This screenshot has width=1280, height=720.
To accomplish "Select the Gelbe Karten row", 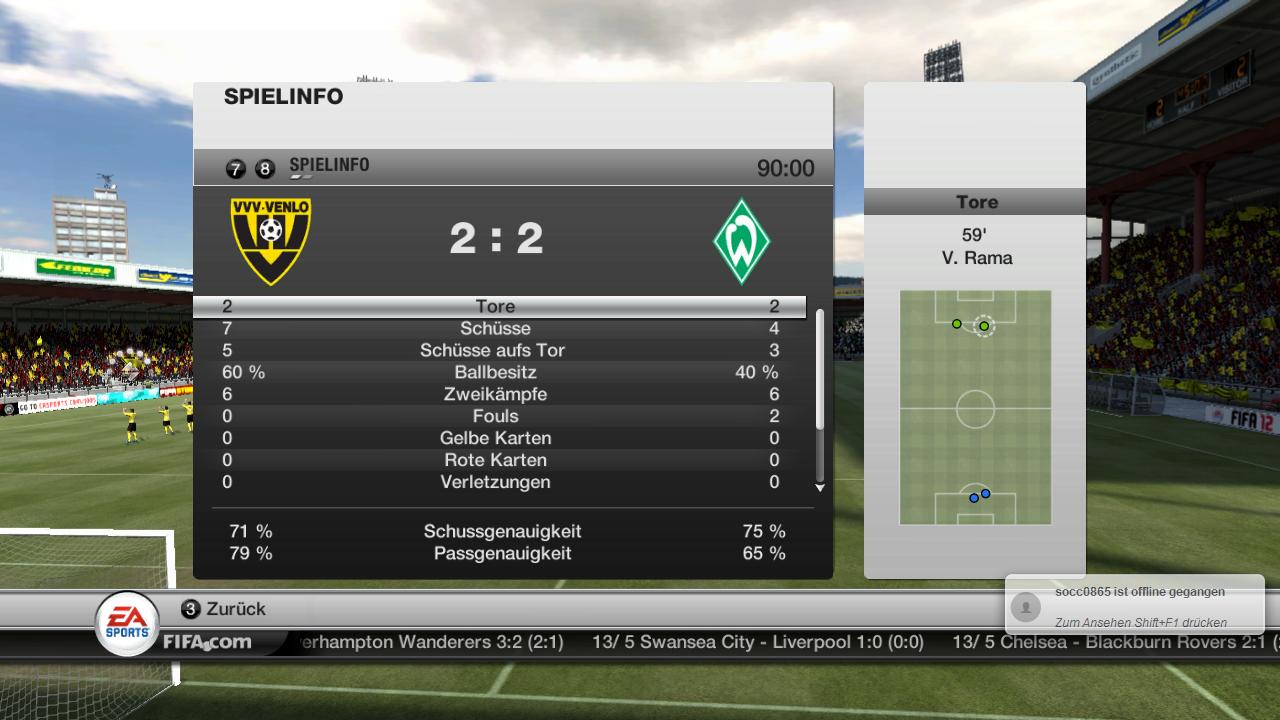I will coord(498,439).
